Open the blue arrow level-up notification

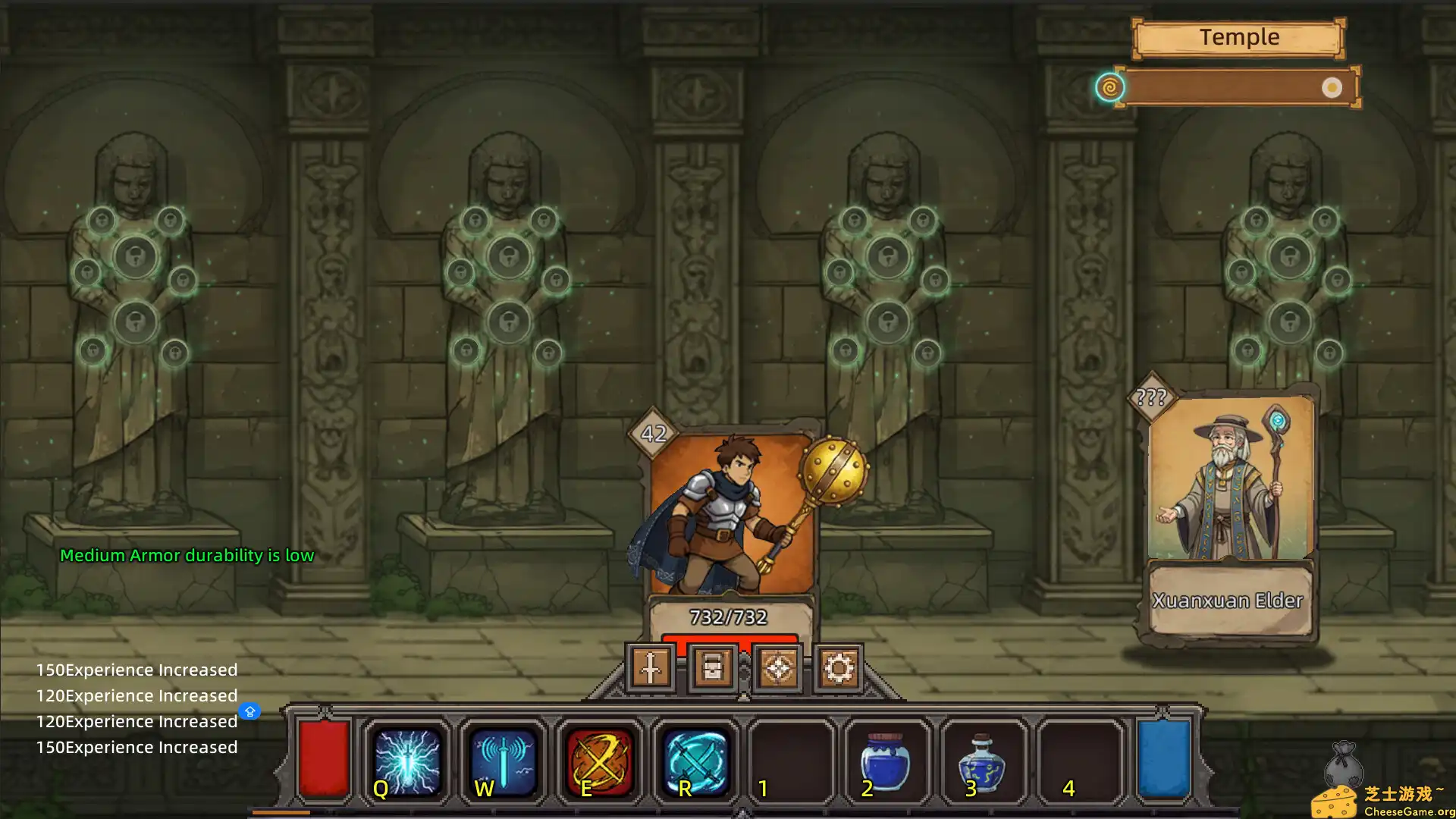(250, 711)
